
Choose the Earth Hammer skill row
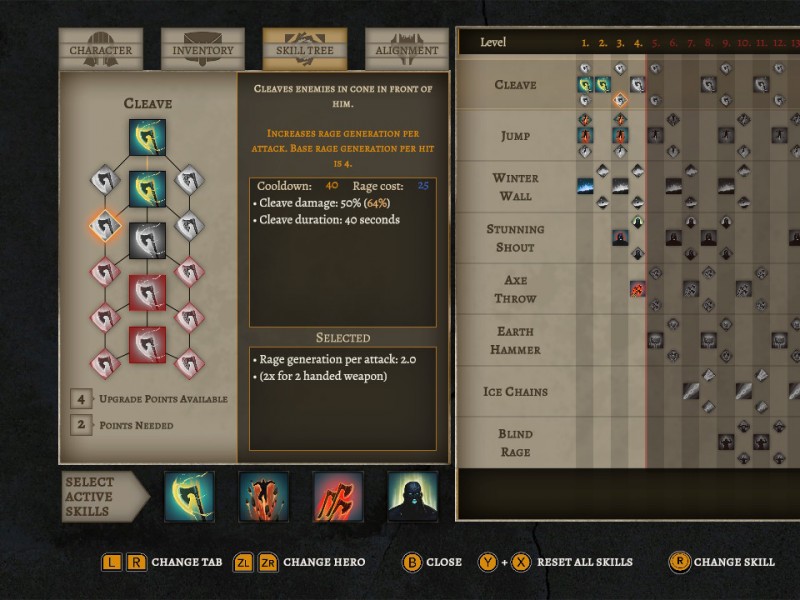tap(515, 340)
